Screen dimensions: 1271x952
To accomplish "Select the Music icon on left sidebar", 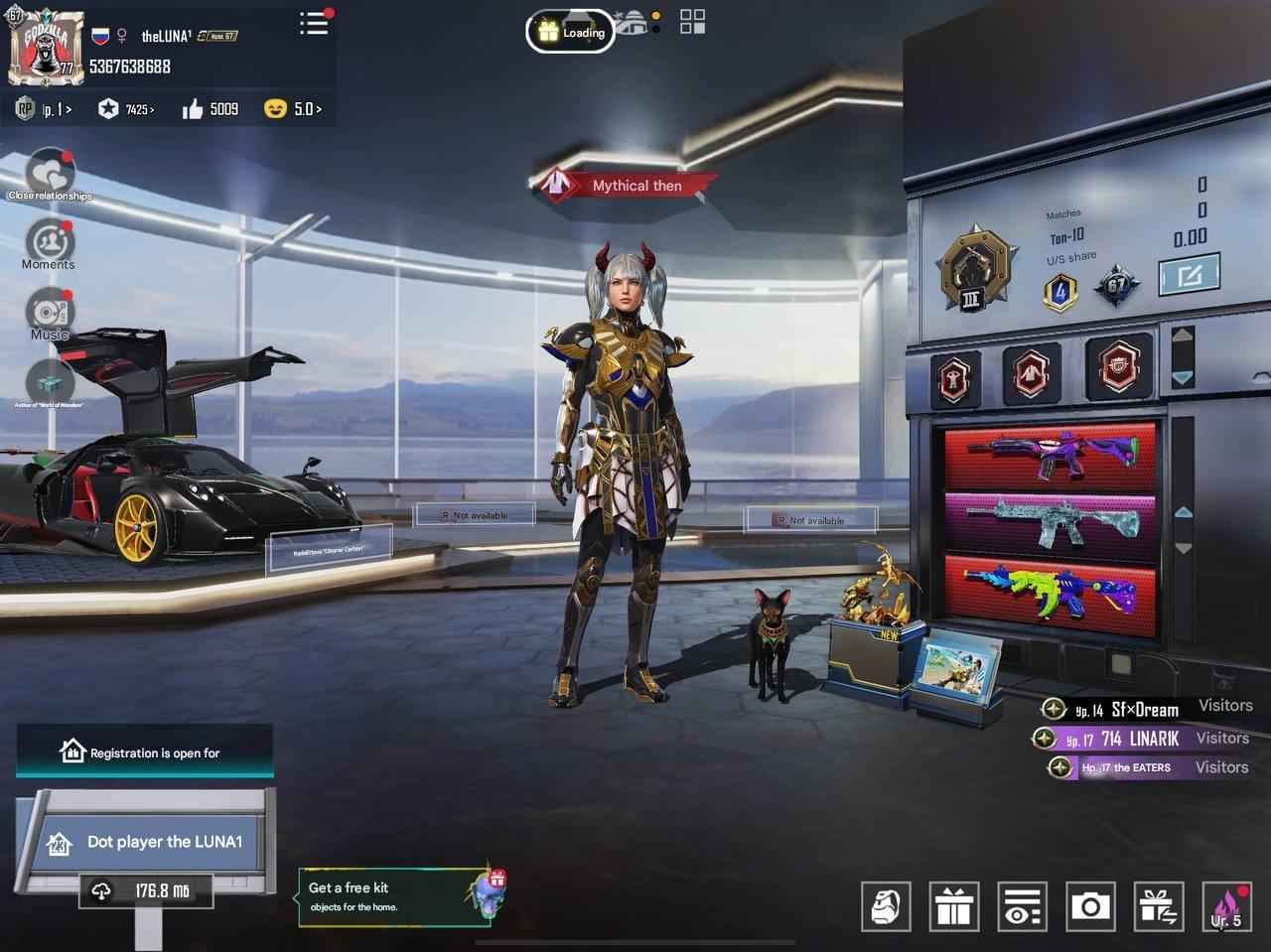I will pyautogui.click(x=48, y=313).
